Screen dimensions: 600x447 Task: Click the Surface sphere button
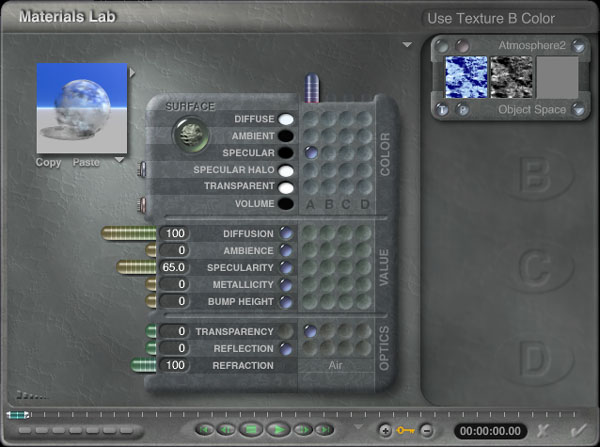(186, 133)
